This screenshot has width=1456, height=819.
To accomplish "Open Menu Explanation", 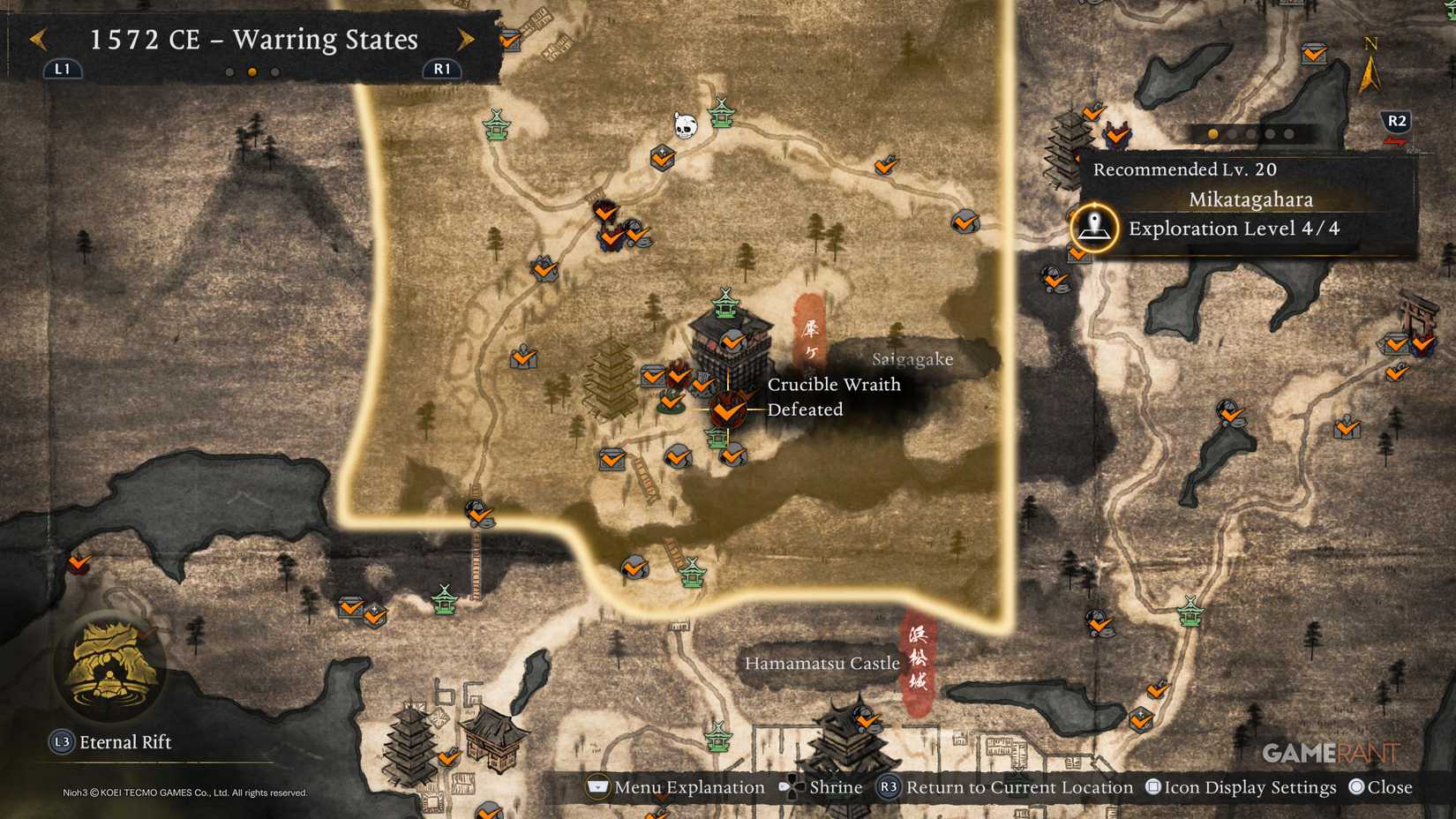I will pos(694,786).
